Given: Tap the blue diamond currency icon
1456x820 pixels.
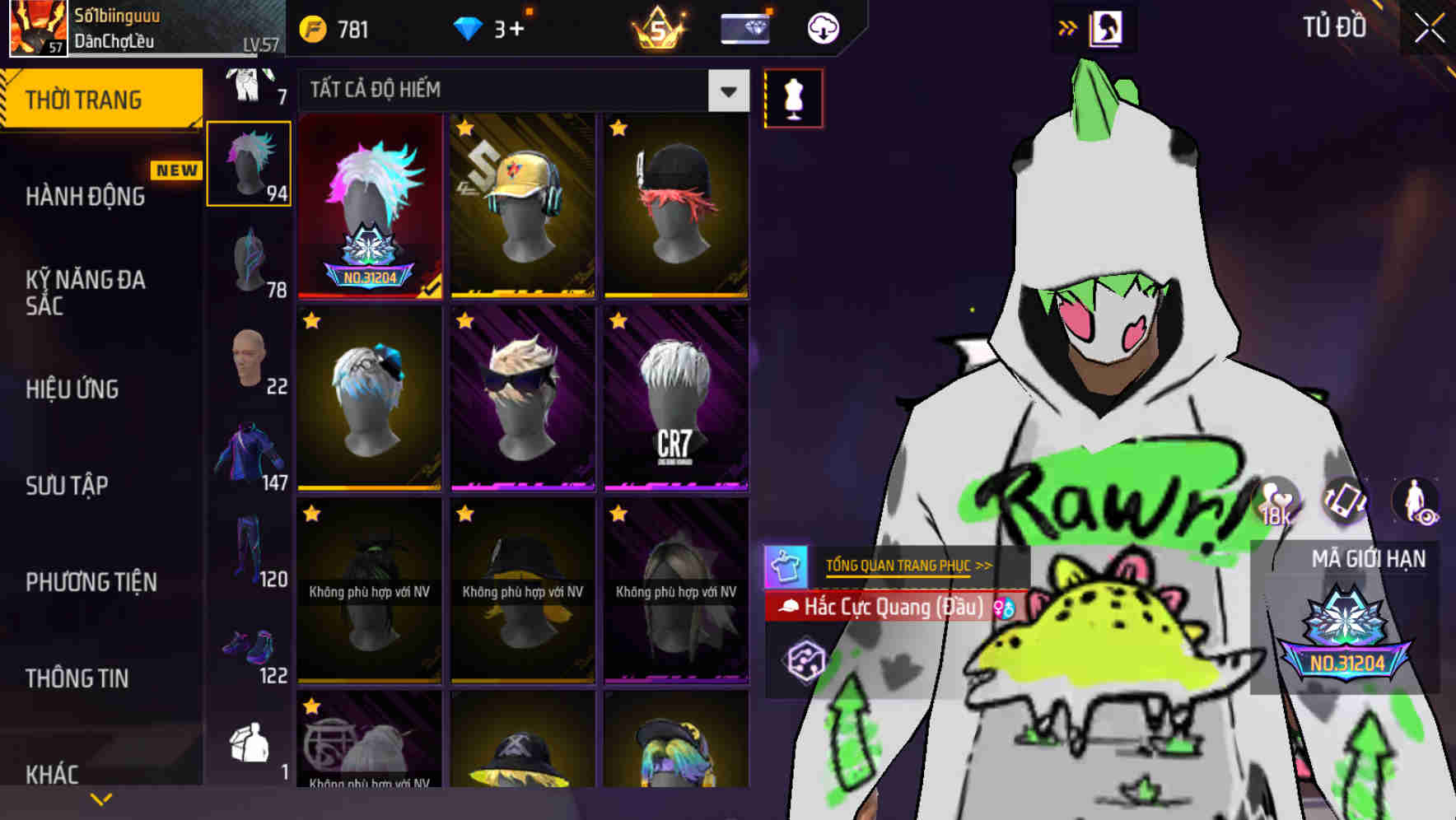Looking at the screenshot, I should pyautogui.click(x=469, y=26).
